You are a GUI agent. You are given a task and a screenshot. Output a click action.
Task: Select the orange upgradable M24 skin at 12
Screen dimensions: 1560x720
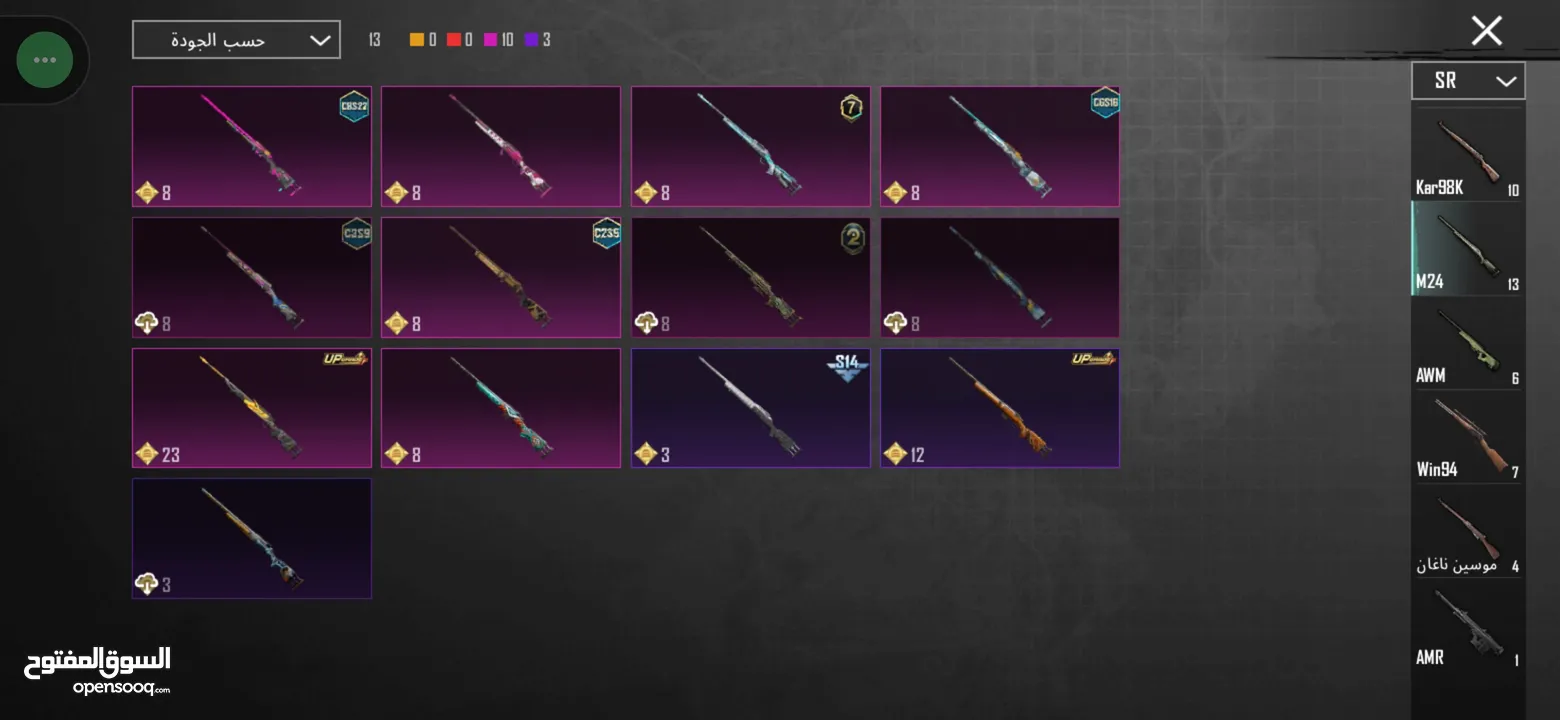pyautogui.click(x=1000, y=407)
